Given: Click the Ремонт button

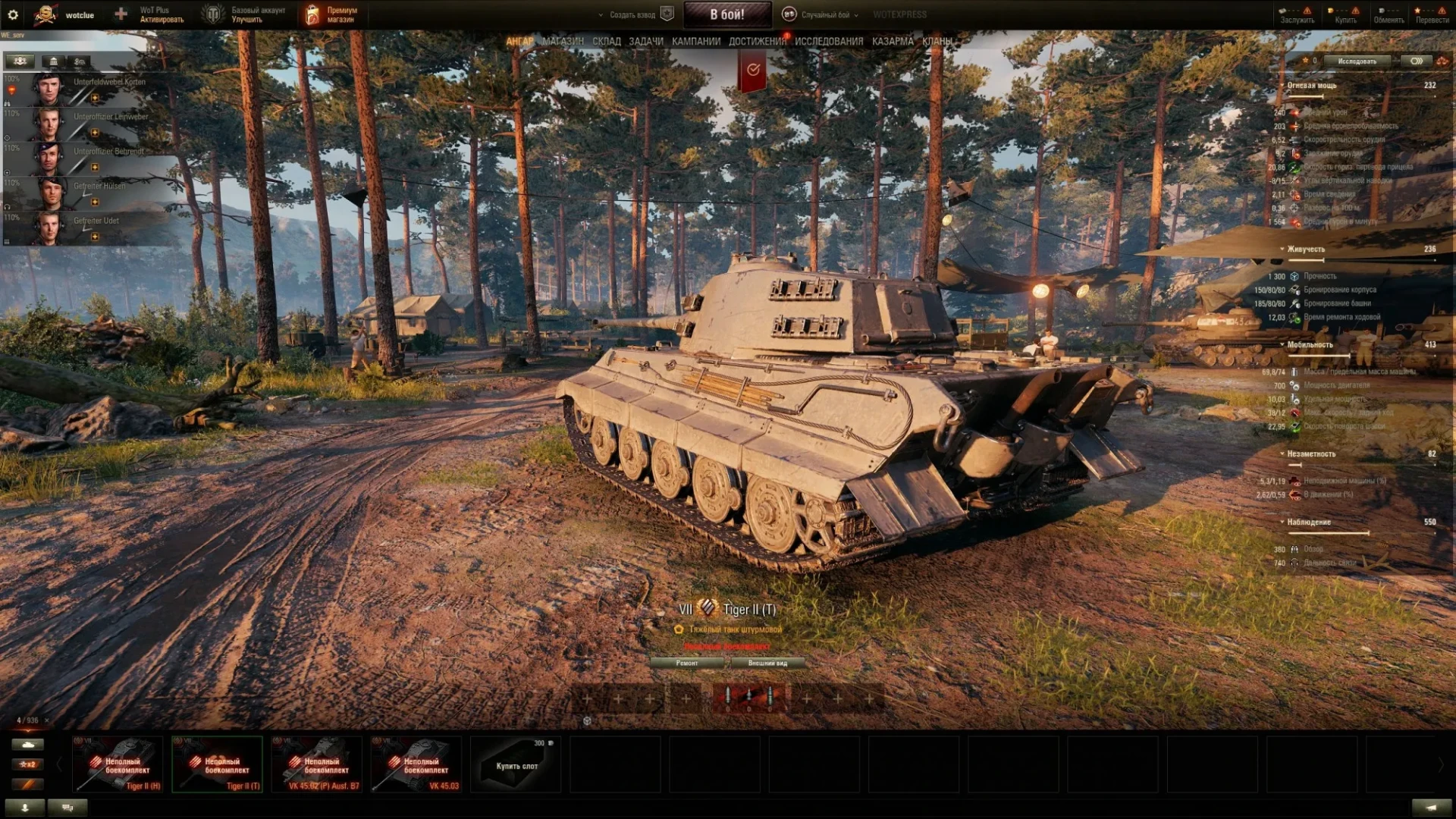Looking at the screenshot, I should [687, 663].
